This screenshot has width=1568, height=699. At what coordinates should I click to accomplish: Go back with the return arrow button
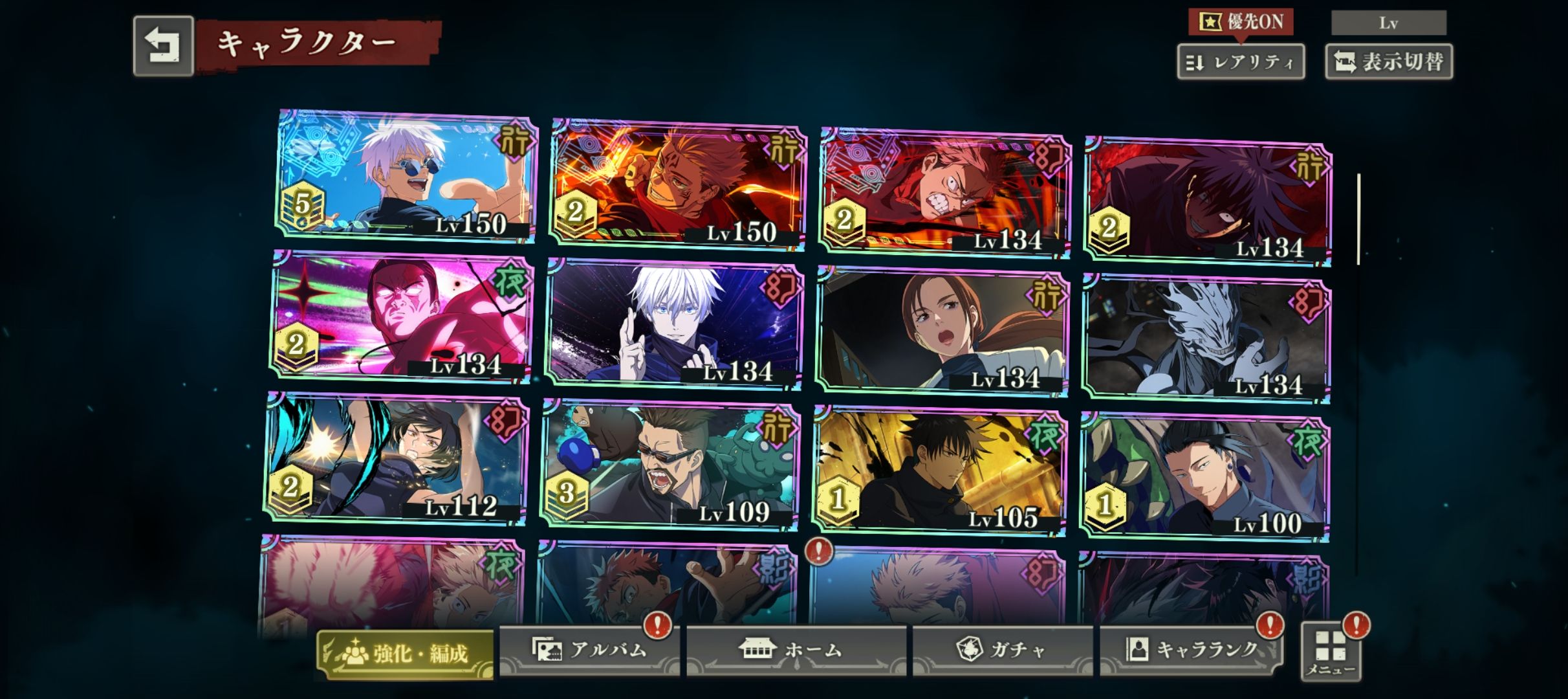click(x=163, y=46)
